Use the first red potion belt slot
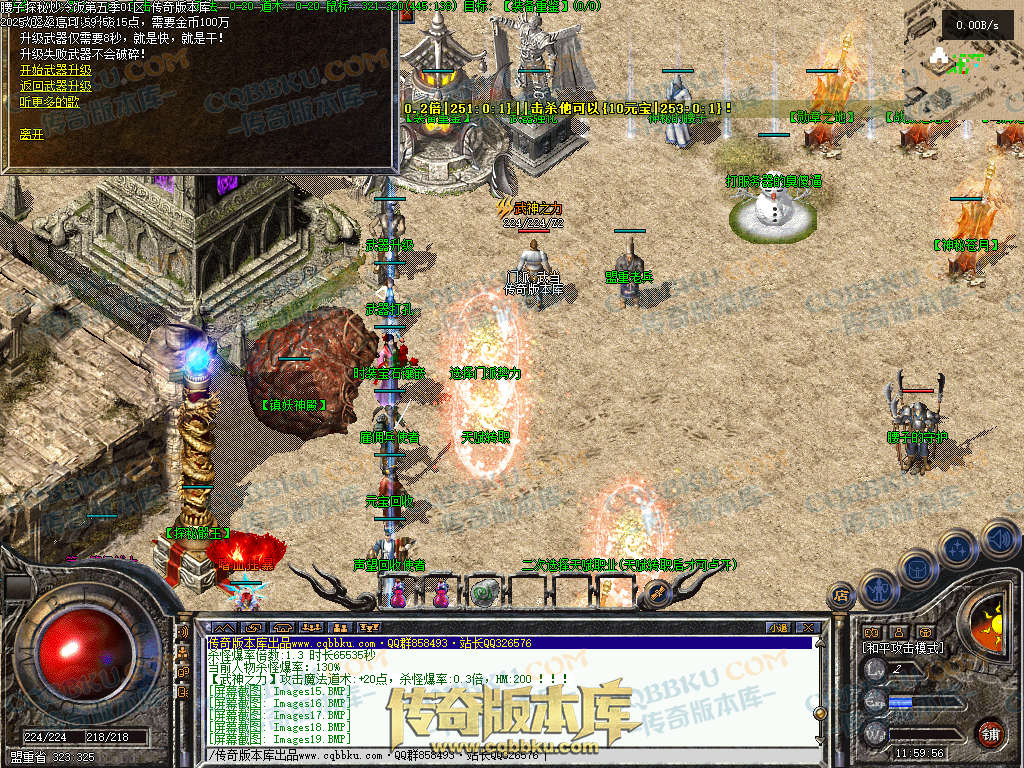 tap(399, 594)
